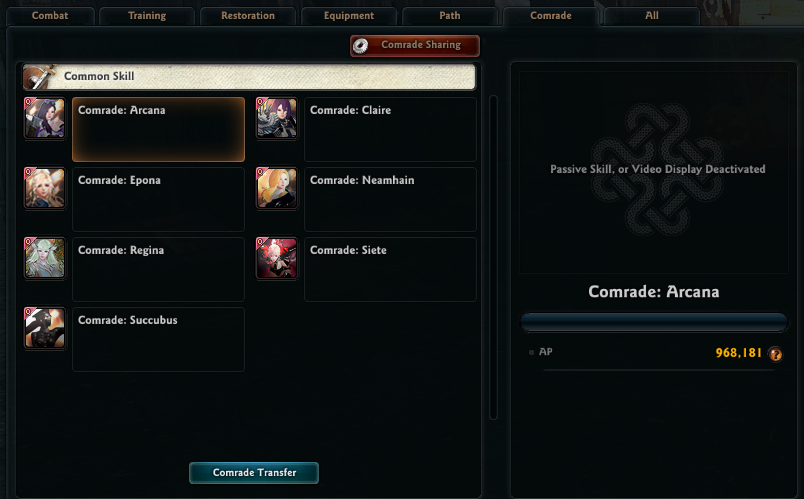Open the Training tab
804x499 pixels.
pyautogui.click(x=147, y=16)
